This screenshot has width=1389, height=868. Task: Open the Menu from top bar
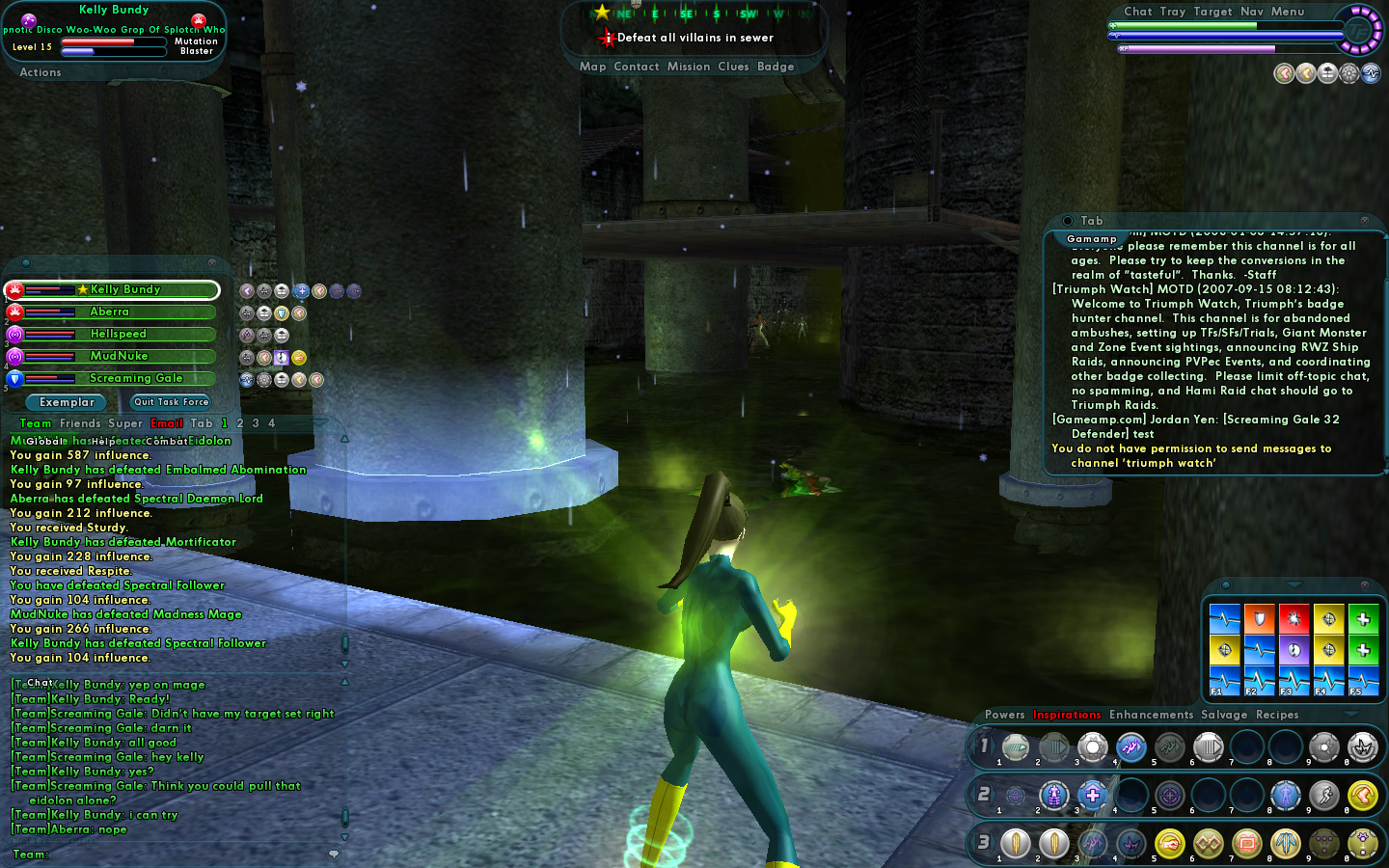(1288, 12)
